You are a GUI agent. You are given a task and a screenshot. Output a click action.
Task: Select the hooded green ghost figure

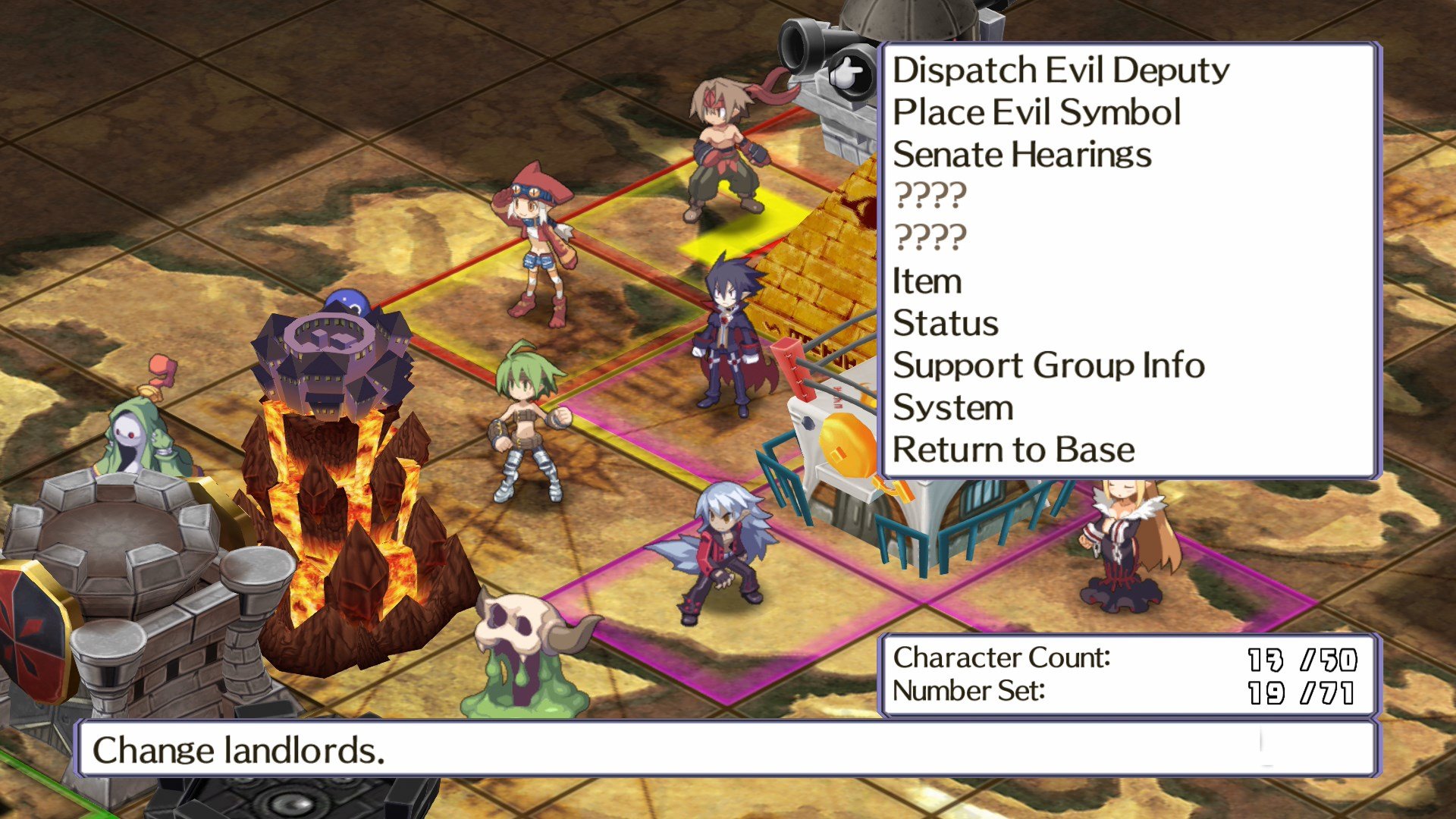136,432
